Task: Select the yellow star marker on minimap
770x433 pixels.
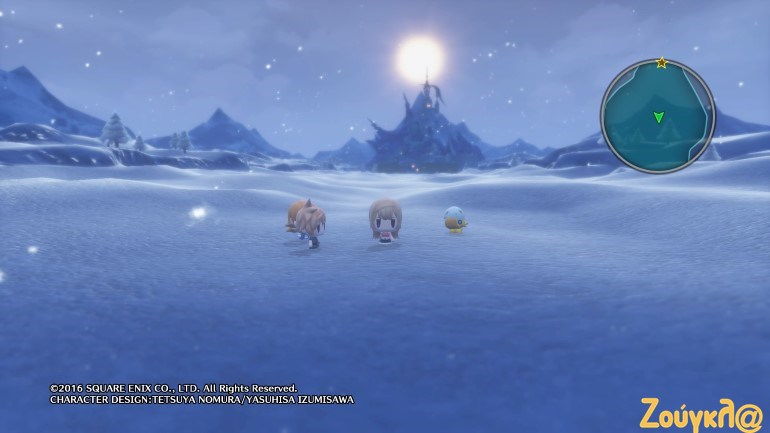Action: [x=661, y=63]
